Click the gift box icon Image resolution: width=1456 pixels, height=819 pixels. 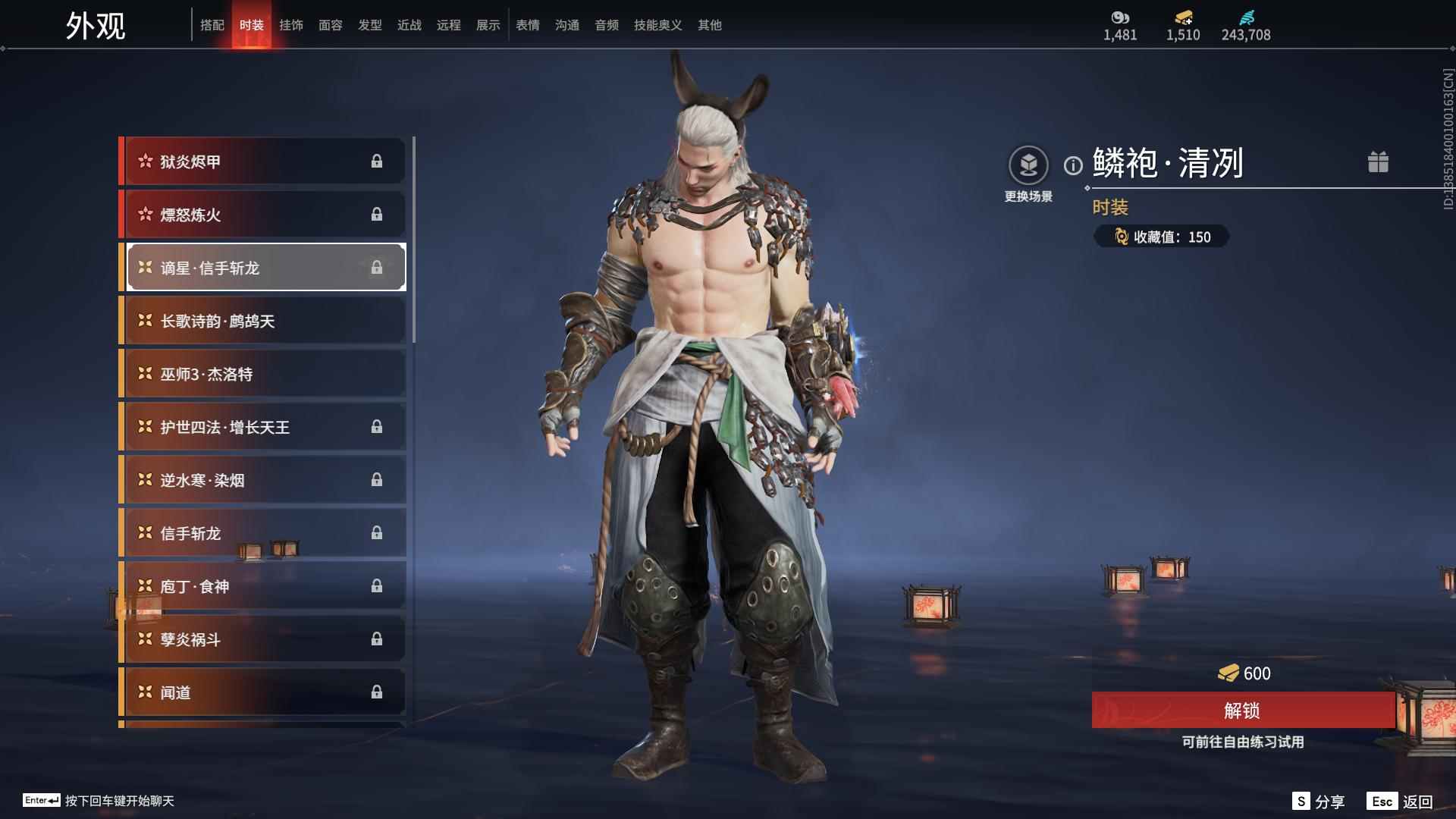(1378, 162)
